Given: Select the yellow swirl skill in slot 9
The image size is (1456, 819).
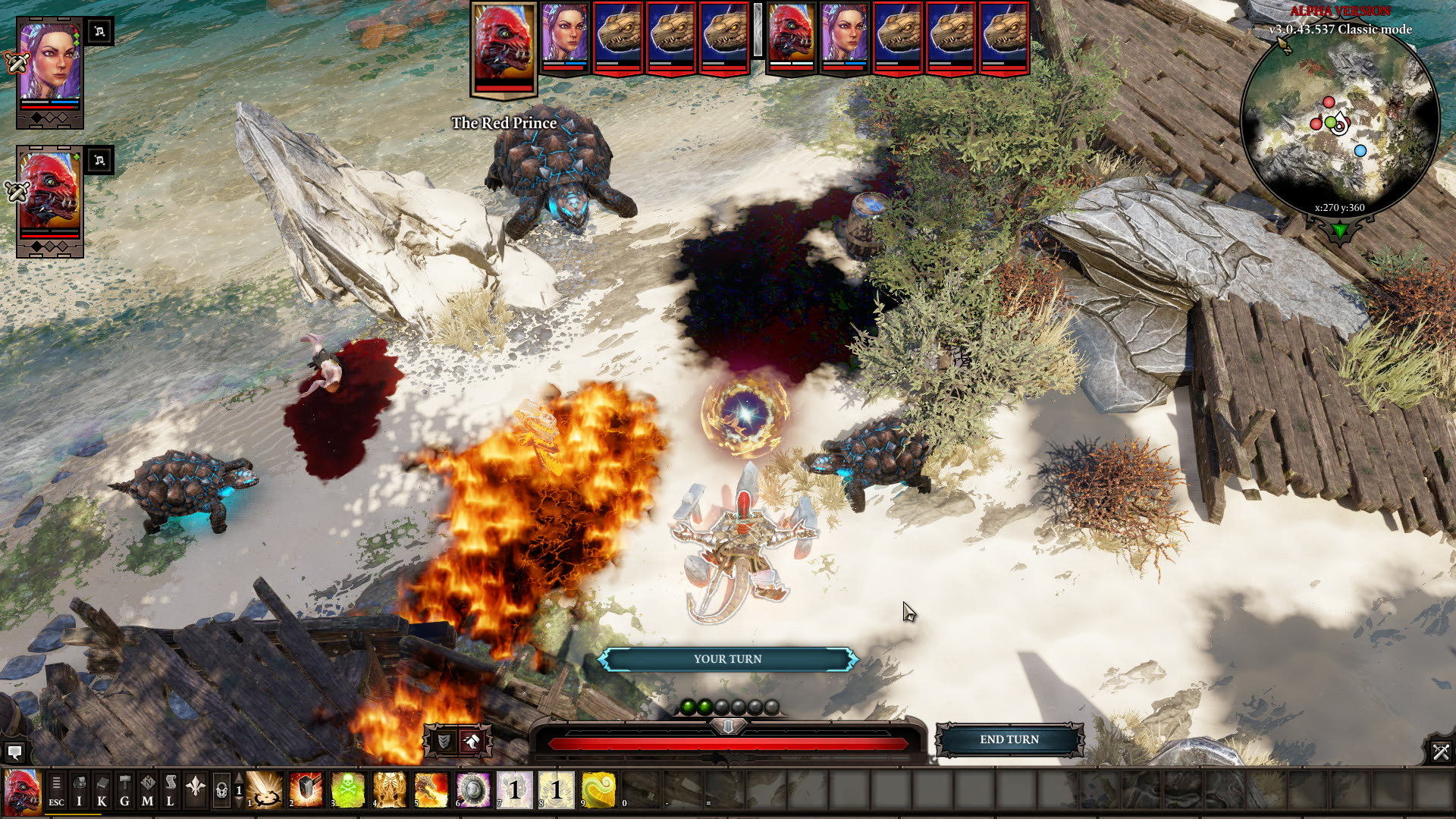Looking at the screenshot, I should click(598, 789).
